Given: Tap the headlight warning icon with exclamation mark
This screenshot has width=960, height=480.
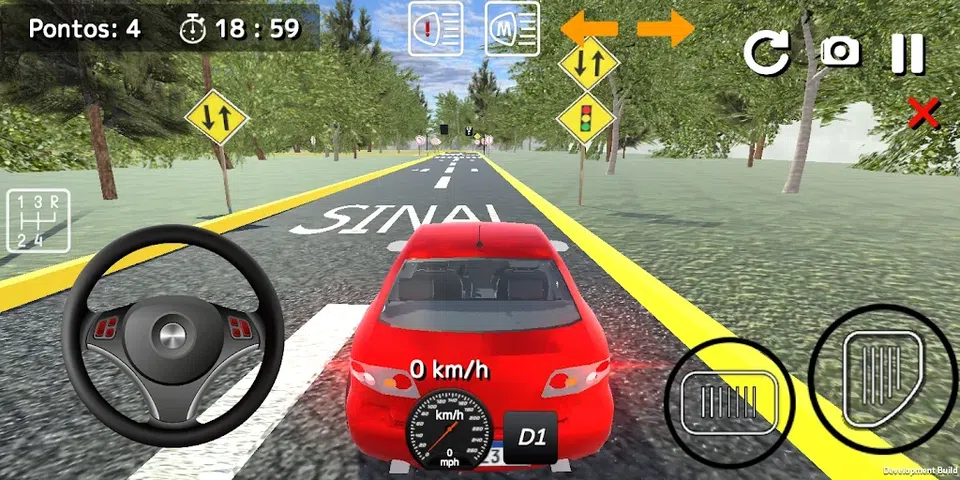Looking at the screenshot, I should pyautogui.click(x=436, y=28).
